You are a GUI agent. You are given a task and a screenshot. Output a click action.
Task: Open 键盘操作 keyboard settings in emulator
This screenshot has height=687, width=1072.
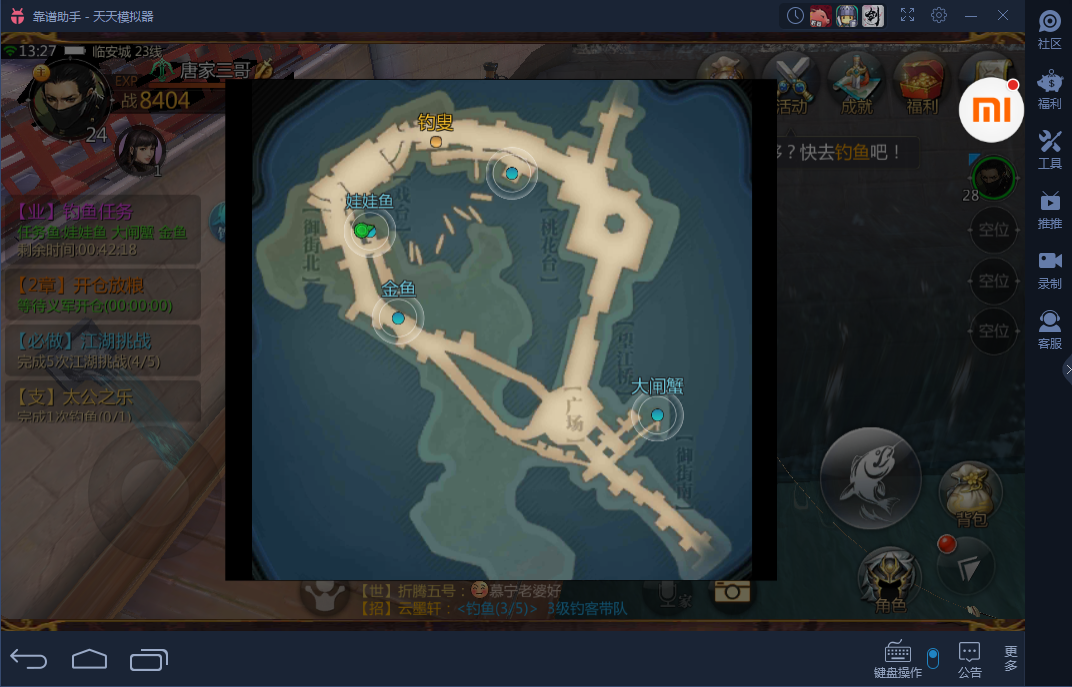897,658
